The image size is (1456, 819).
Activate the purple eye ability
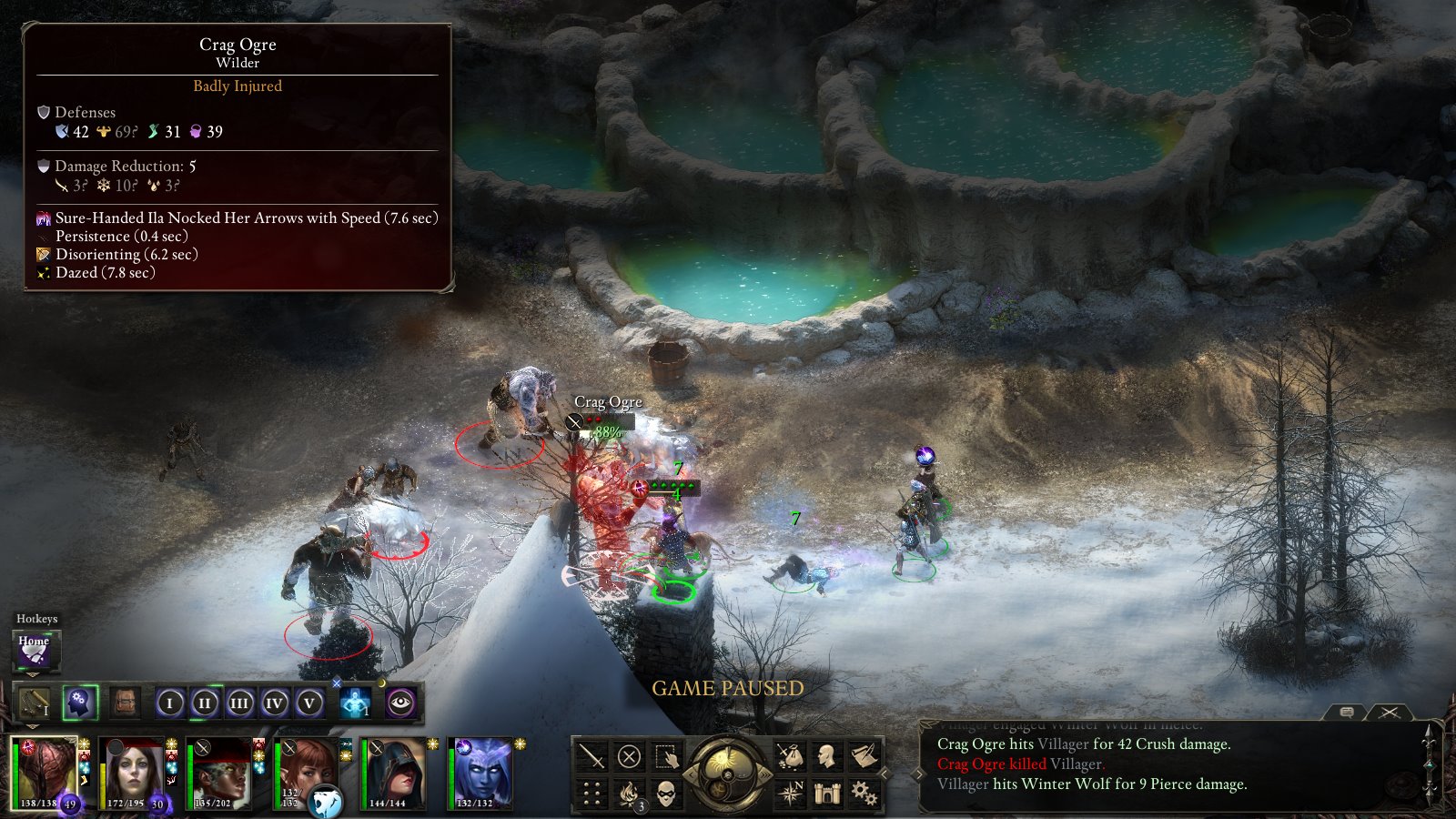tap(400, 703)
